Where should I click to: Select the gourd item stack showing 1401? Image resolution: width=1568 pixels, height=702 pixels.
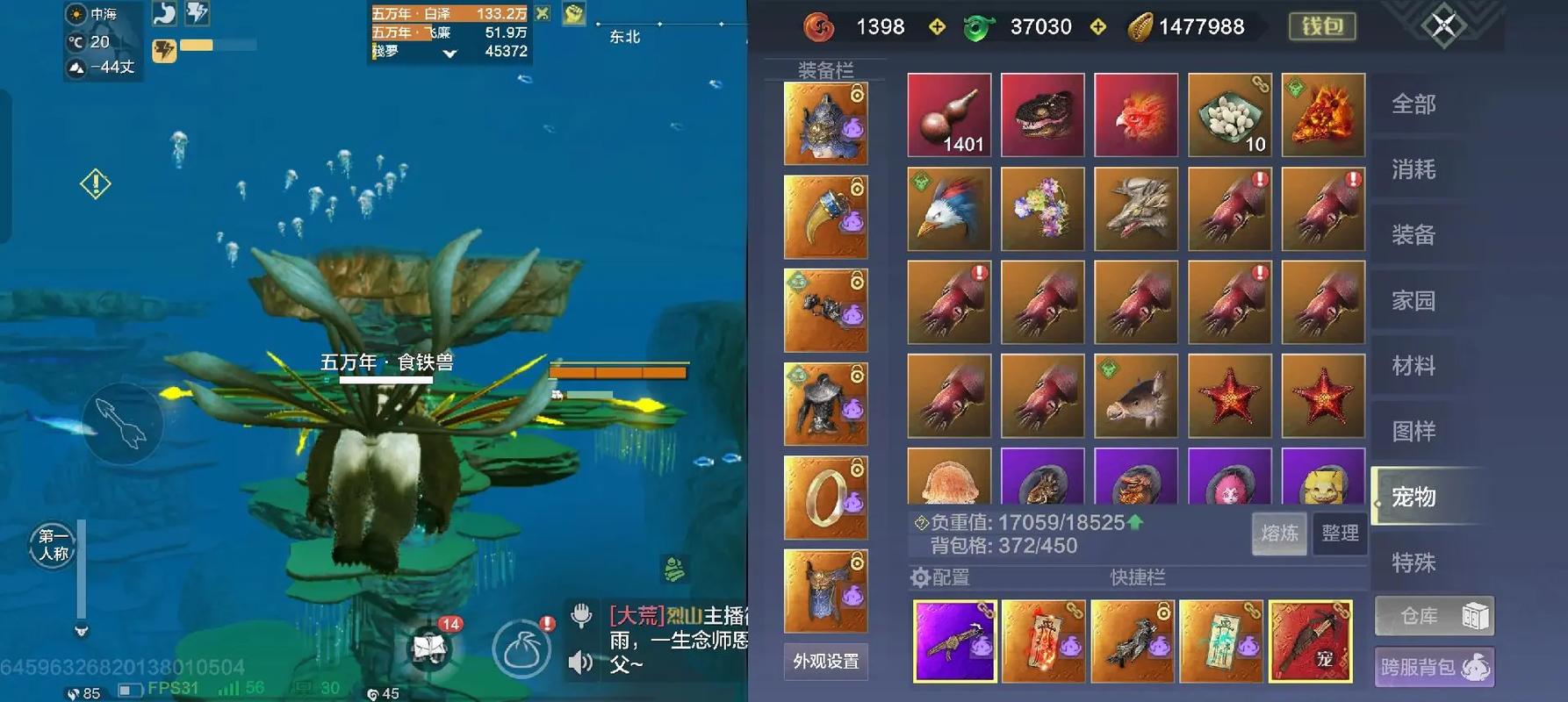949,115
